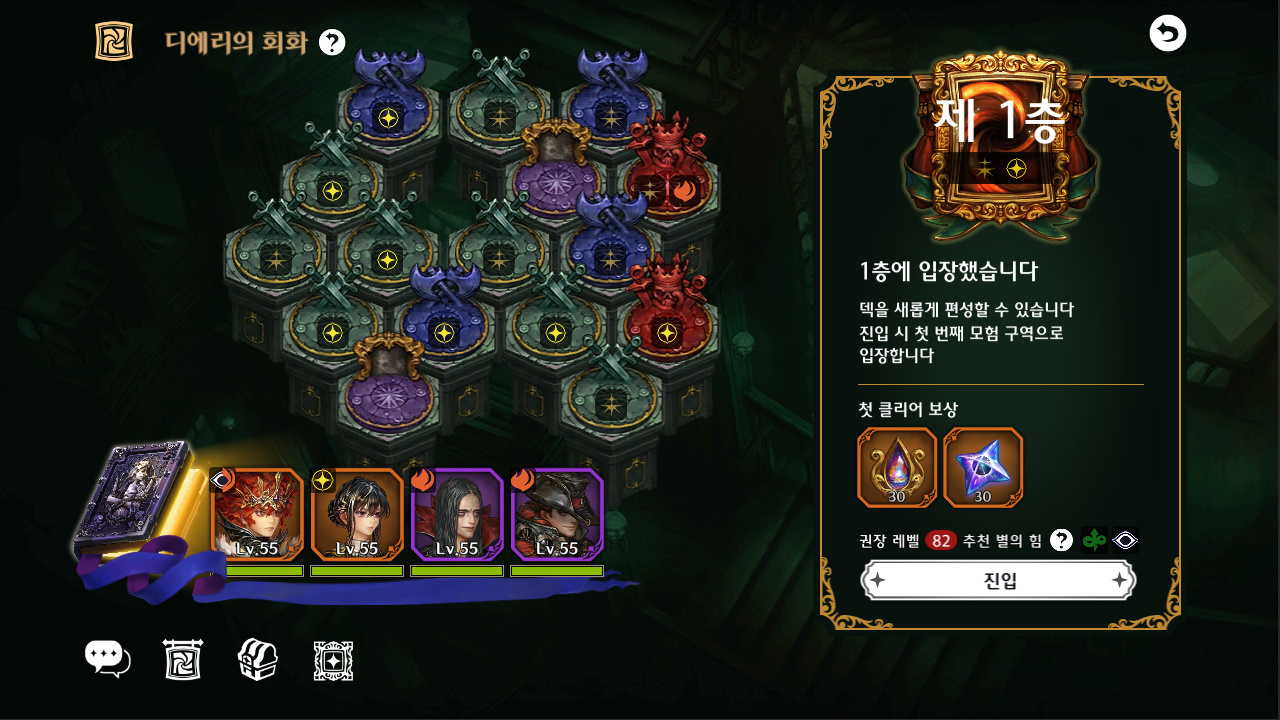This screenshot has width=1280, height=720.
Task: Open the ornate picture frame icon
Action: 333,660
